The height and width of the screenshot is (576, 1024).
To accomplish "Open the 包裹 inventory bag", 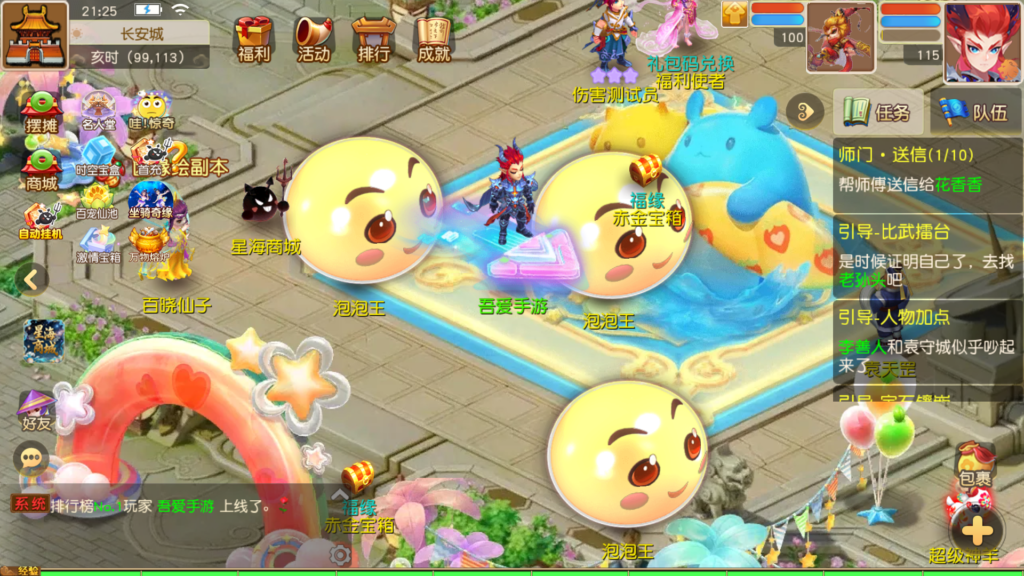I will click(975, 465).
